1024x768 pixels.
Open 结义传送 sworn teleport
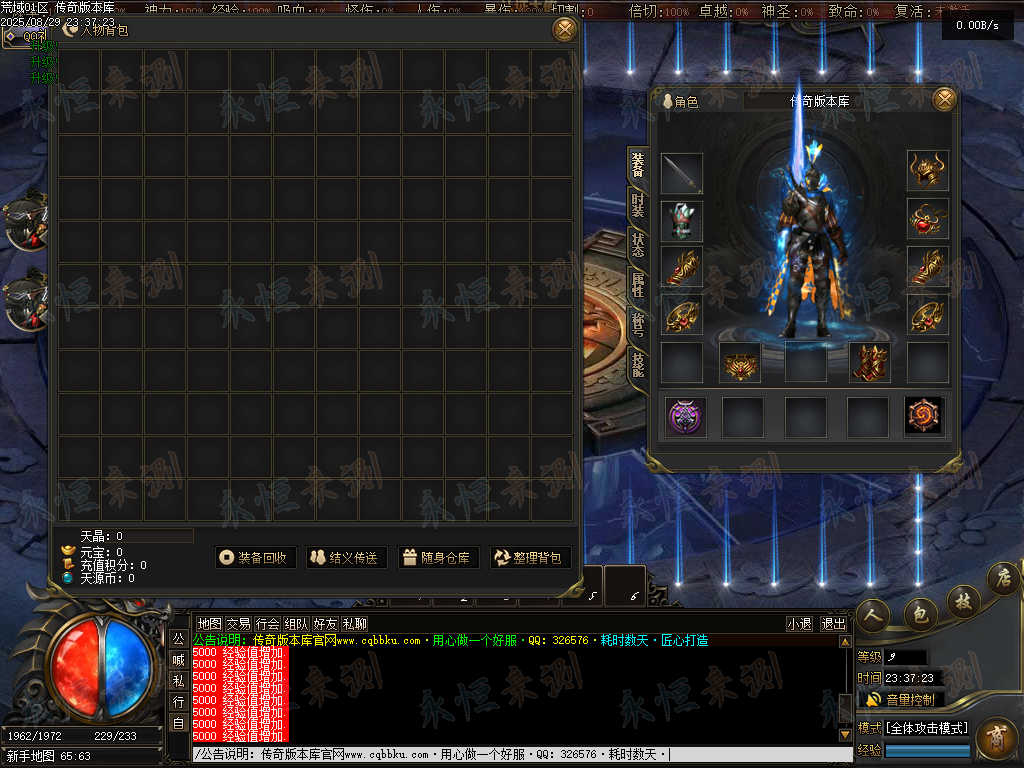click(x=346, y=558)
